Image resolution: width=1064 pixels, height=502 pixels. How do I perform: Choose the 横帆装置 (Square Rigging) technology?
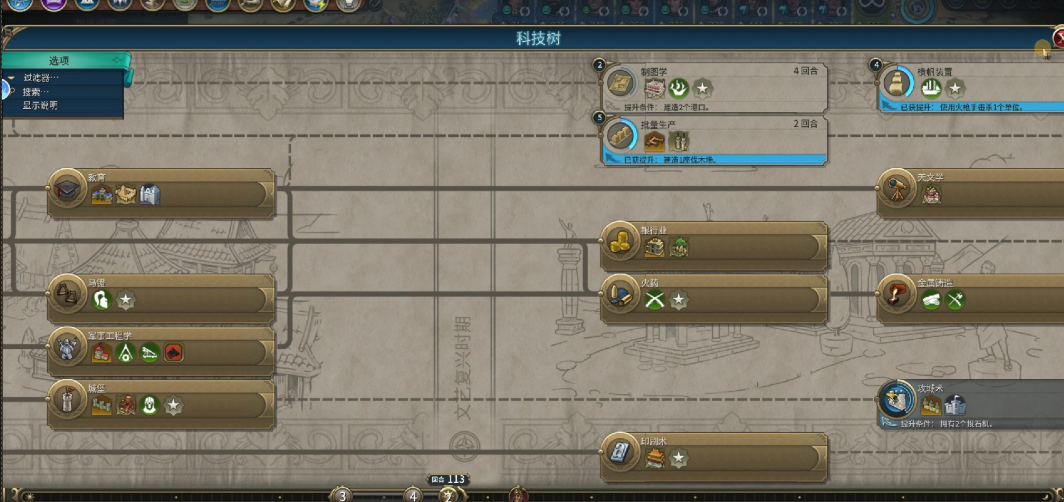tap(970, 87)
